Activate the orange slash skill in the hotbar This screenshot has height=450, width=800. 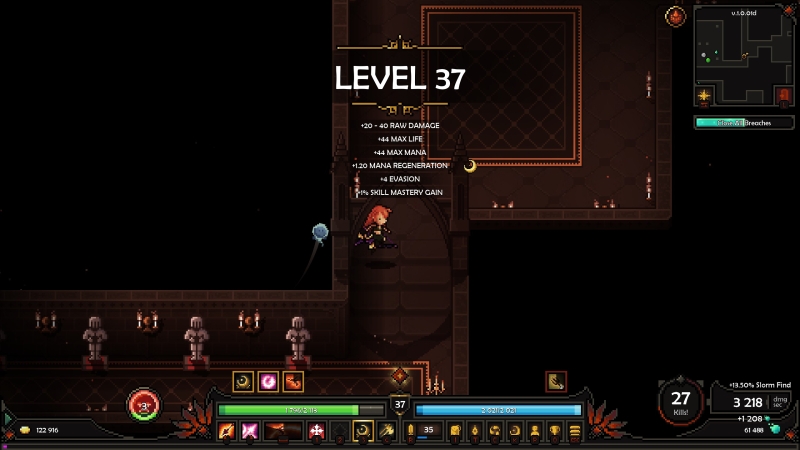(226, 431)
